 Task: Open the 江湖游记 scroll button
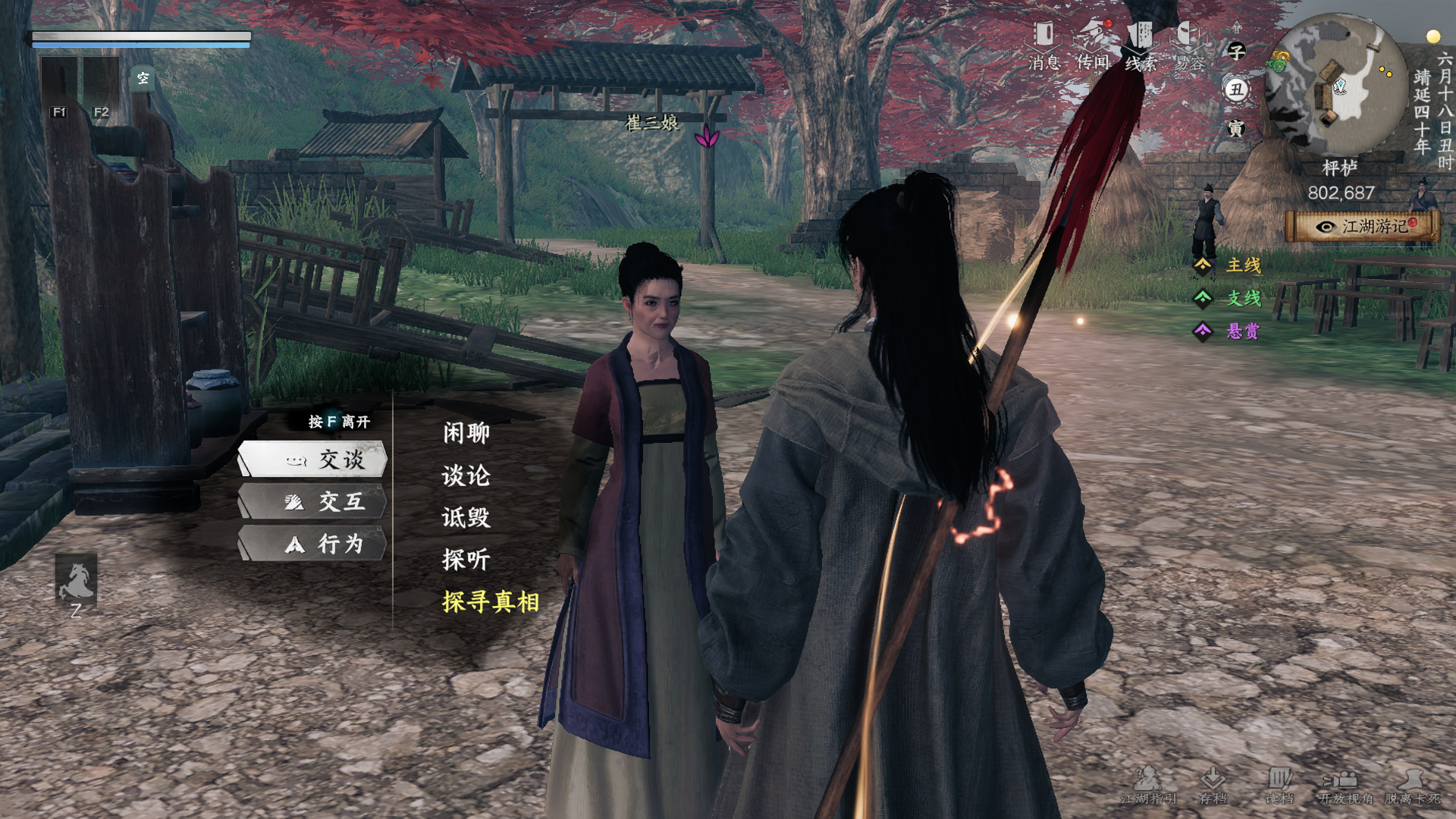(x=1363, y=227)
